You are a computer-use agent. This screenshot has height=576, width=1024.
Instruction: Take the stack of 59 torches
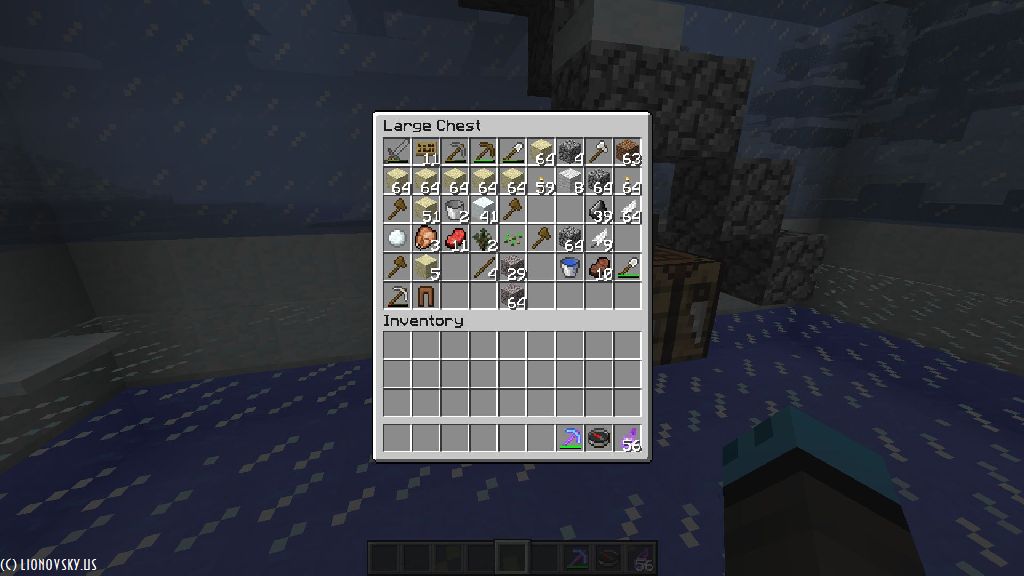[x=541, y=181]
